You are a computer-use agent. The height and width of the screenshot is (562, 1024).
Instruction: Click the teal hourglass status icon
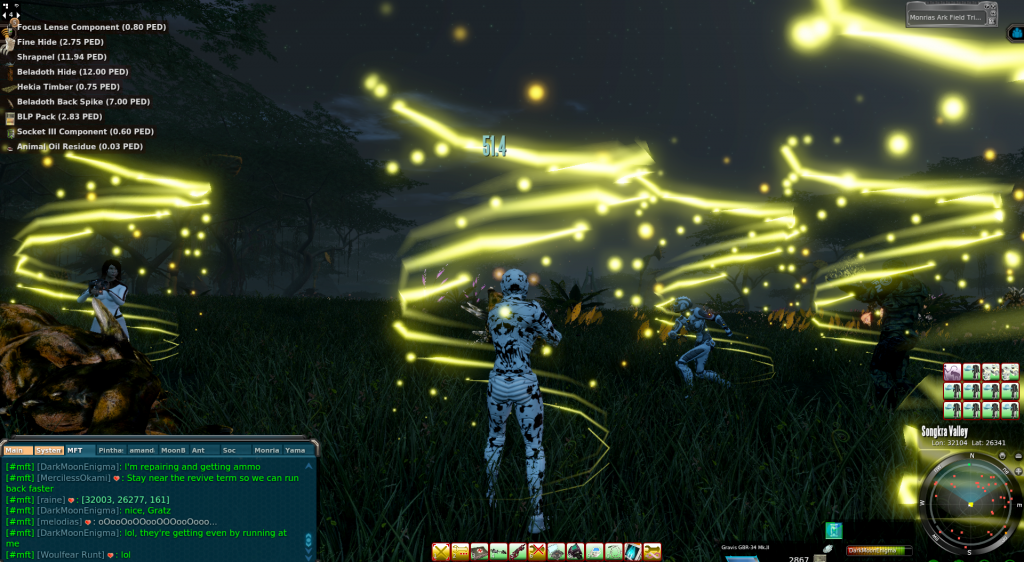coord(833,530)
